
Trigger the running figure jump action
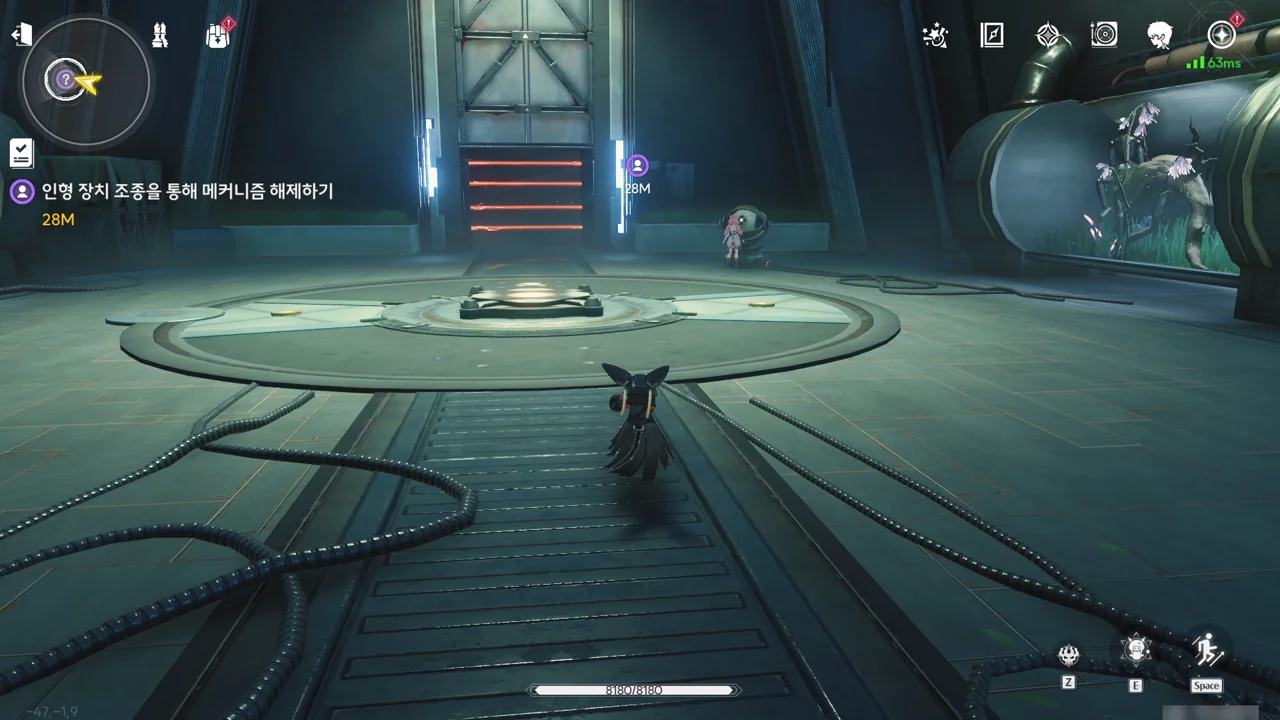[1207, 650]
